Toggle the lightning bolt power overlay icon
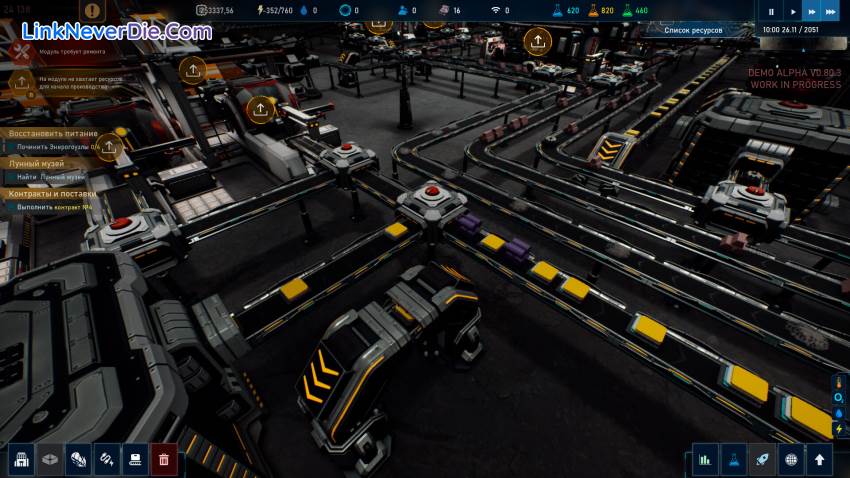 pos(839,428)
